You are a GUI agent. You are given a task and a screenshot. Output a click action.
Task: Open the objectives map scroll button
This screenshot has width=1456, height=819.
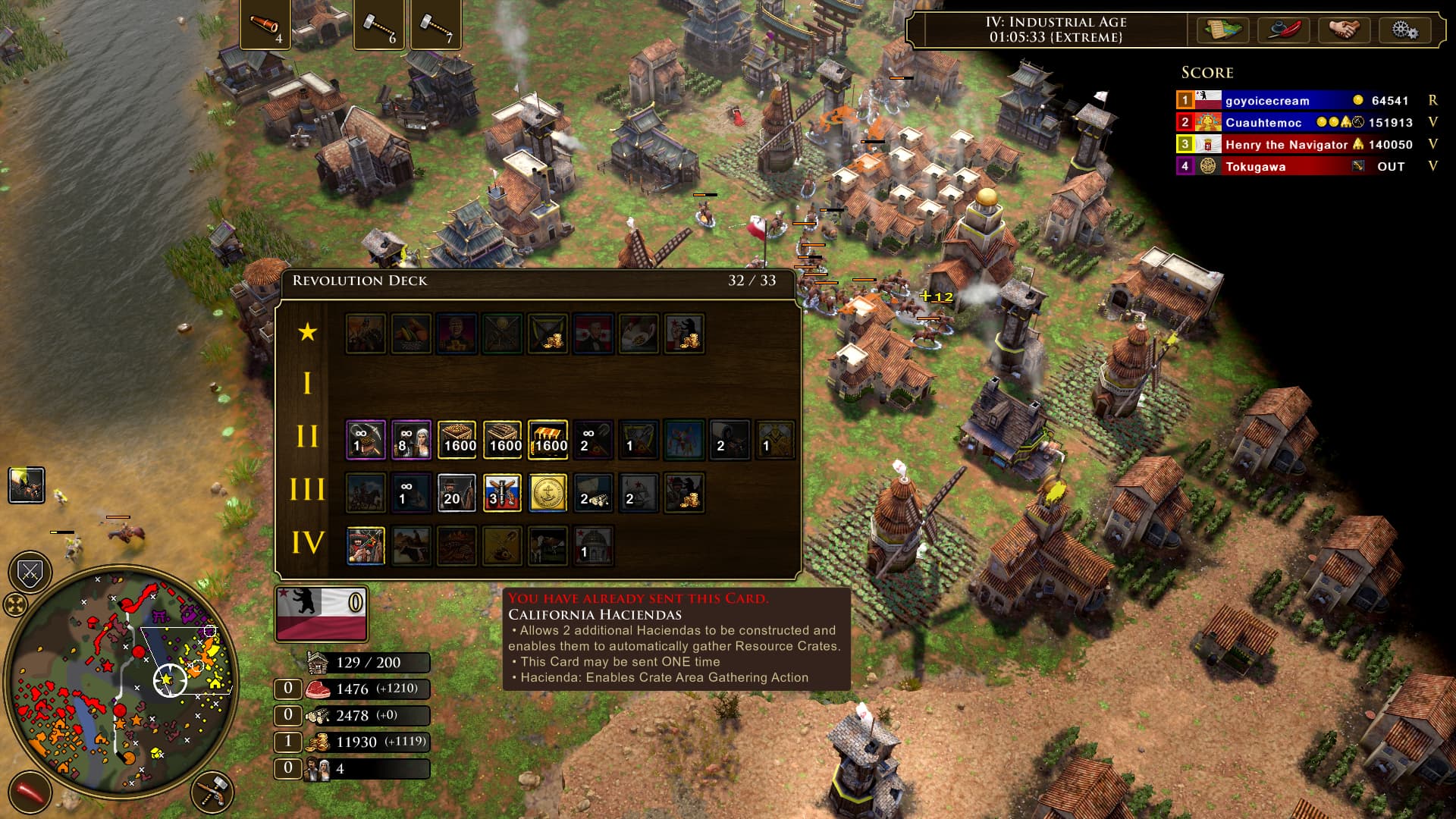[1222, 30]
